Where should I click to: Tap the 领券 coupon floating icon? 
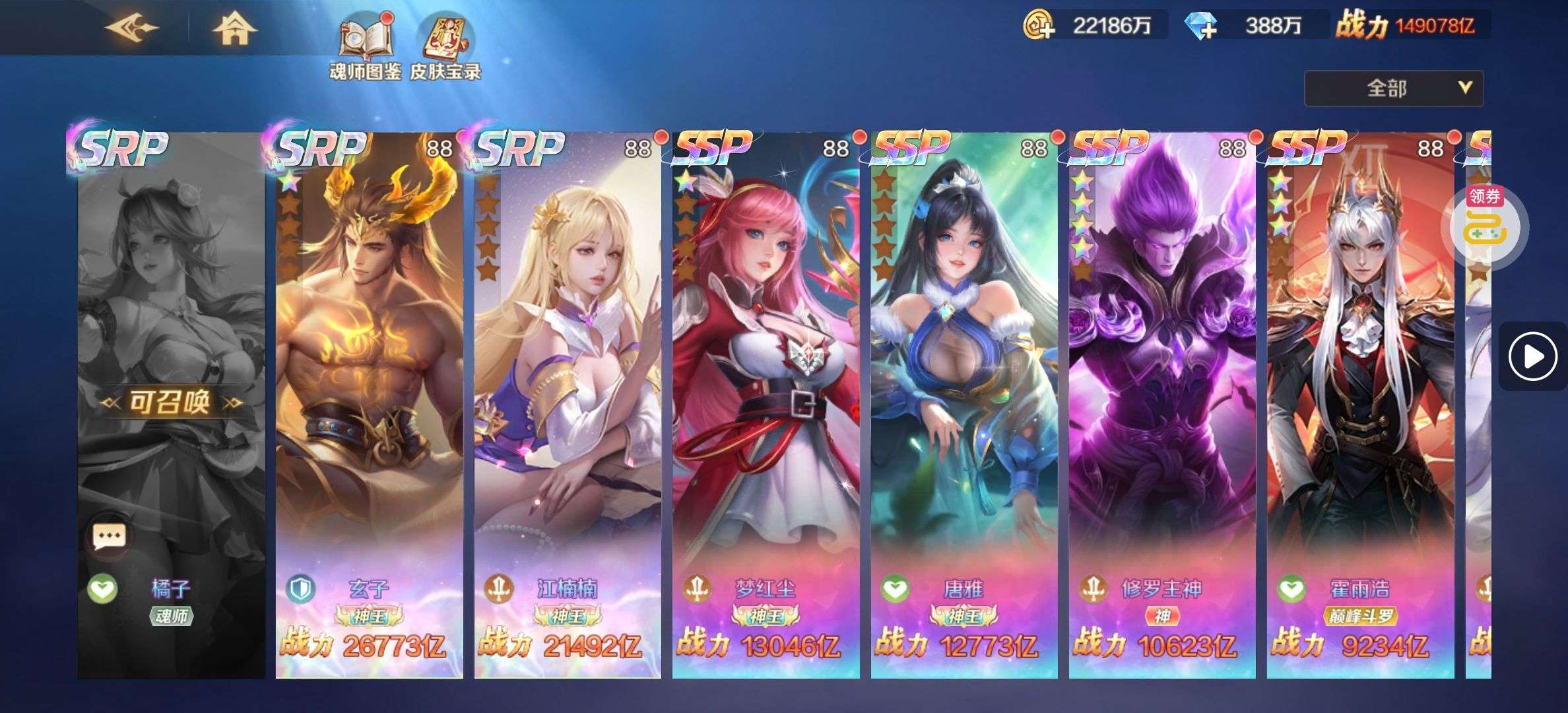pos(1484,226)
